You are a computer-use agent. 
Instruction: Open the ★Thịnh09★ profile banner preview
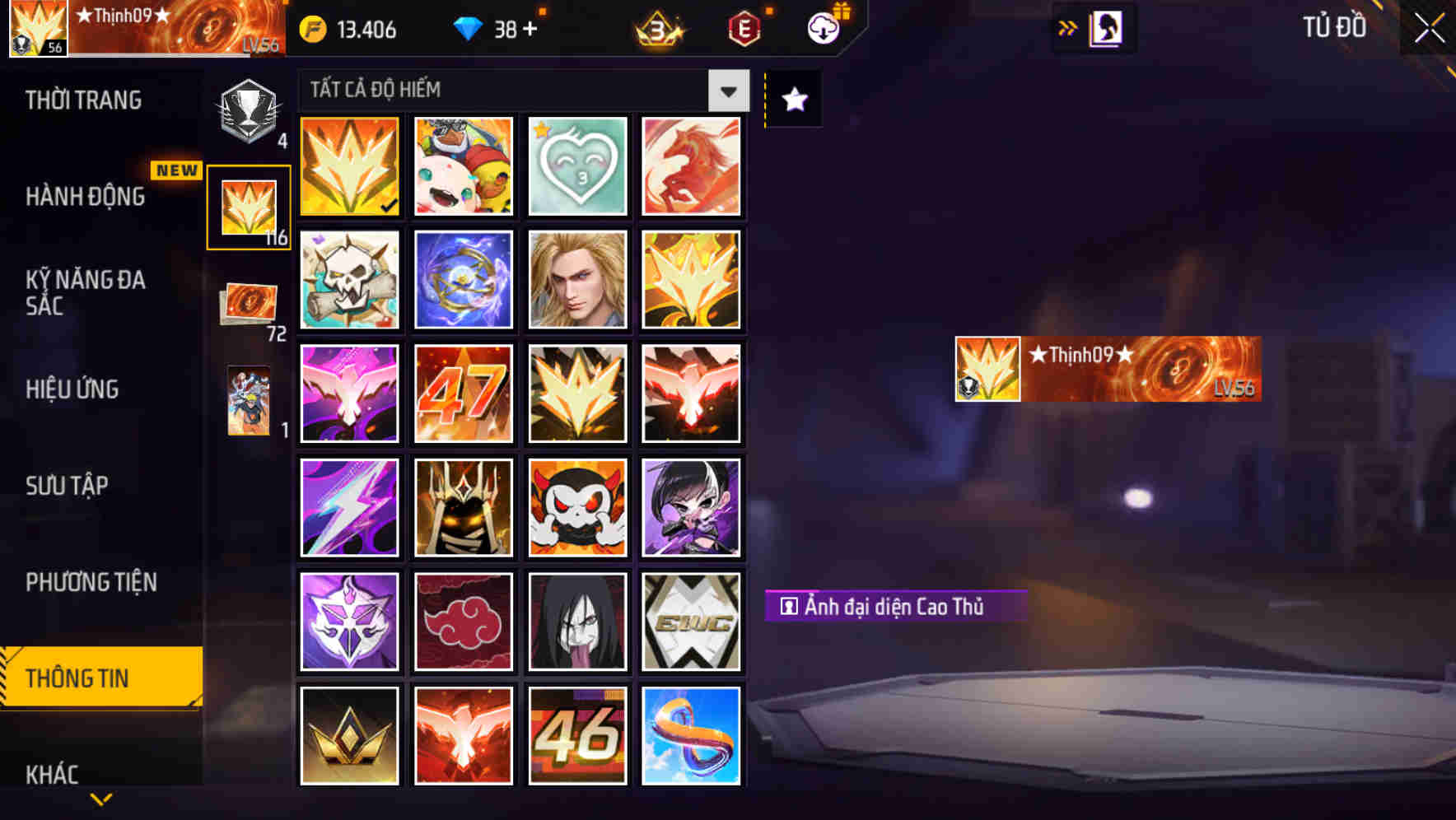(x=1106, y=369)
